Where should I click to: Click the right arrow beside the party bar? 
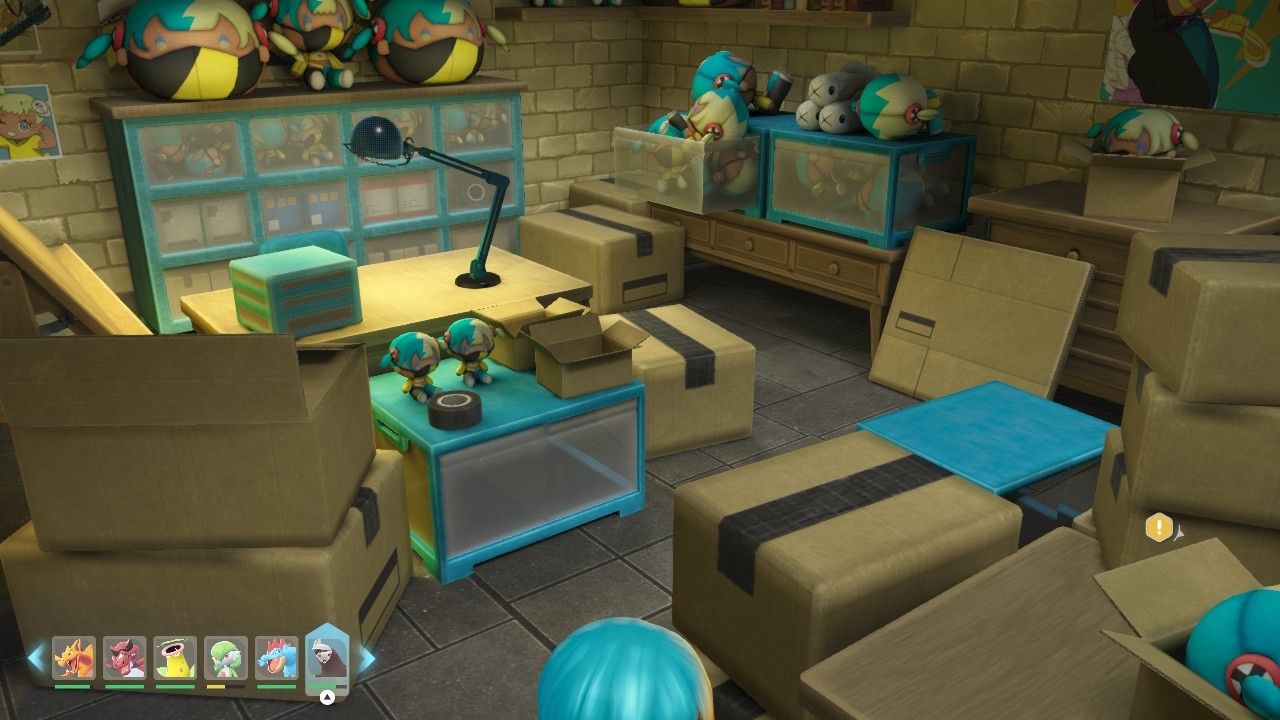click(367, 658)
